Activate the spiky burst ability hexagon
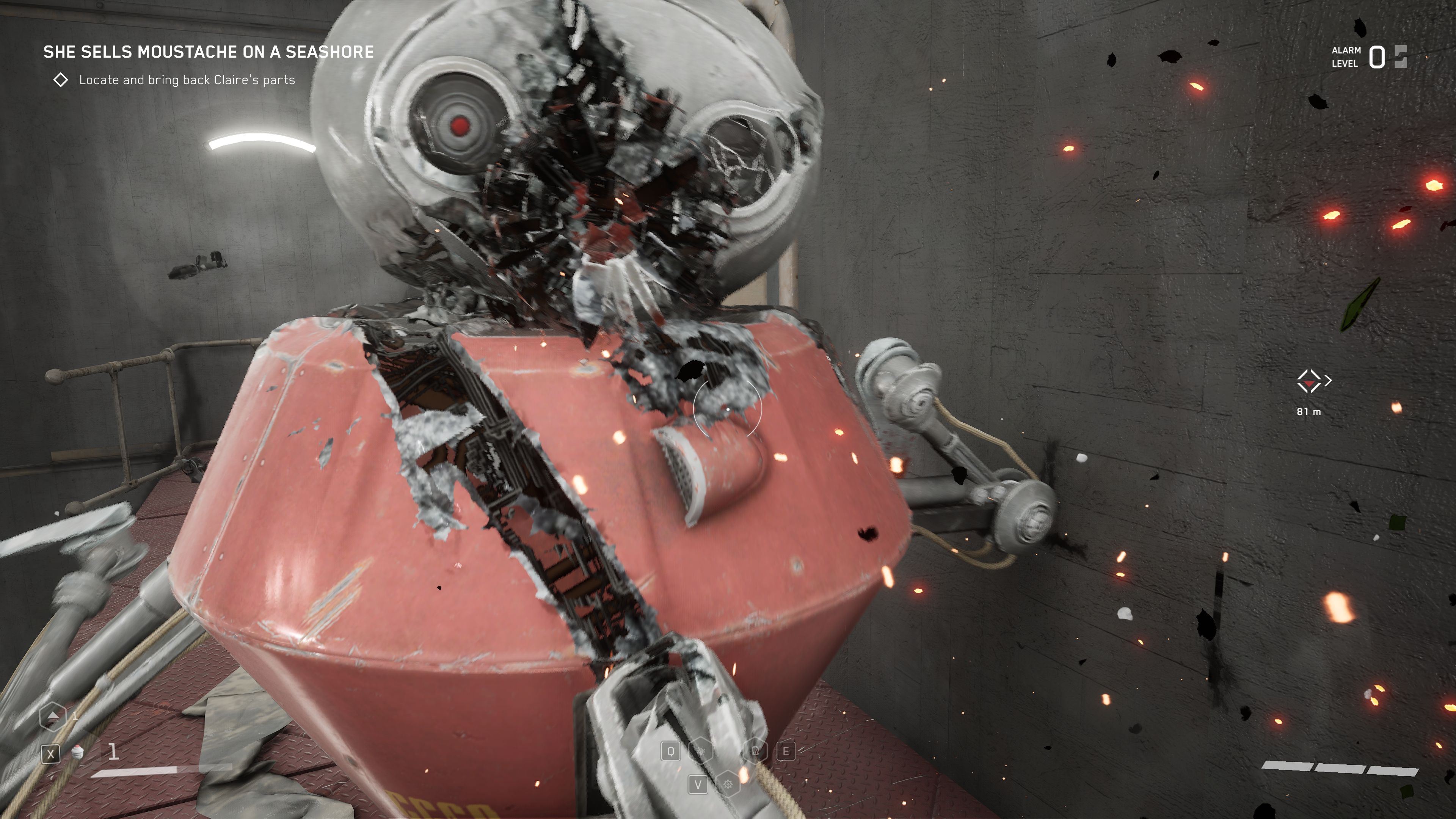Screen dimensions: 1456x819 (x=728, y=784)
